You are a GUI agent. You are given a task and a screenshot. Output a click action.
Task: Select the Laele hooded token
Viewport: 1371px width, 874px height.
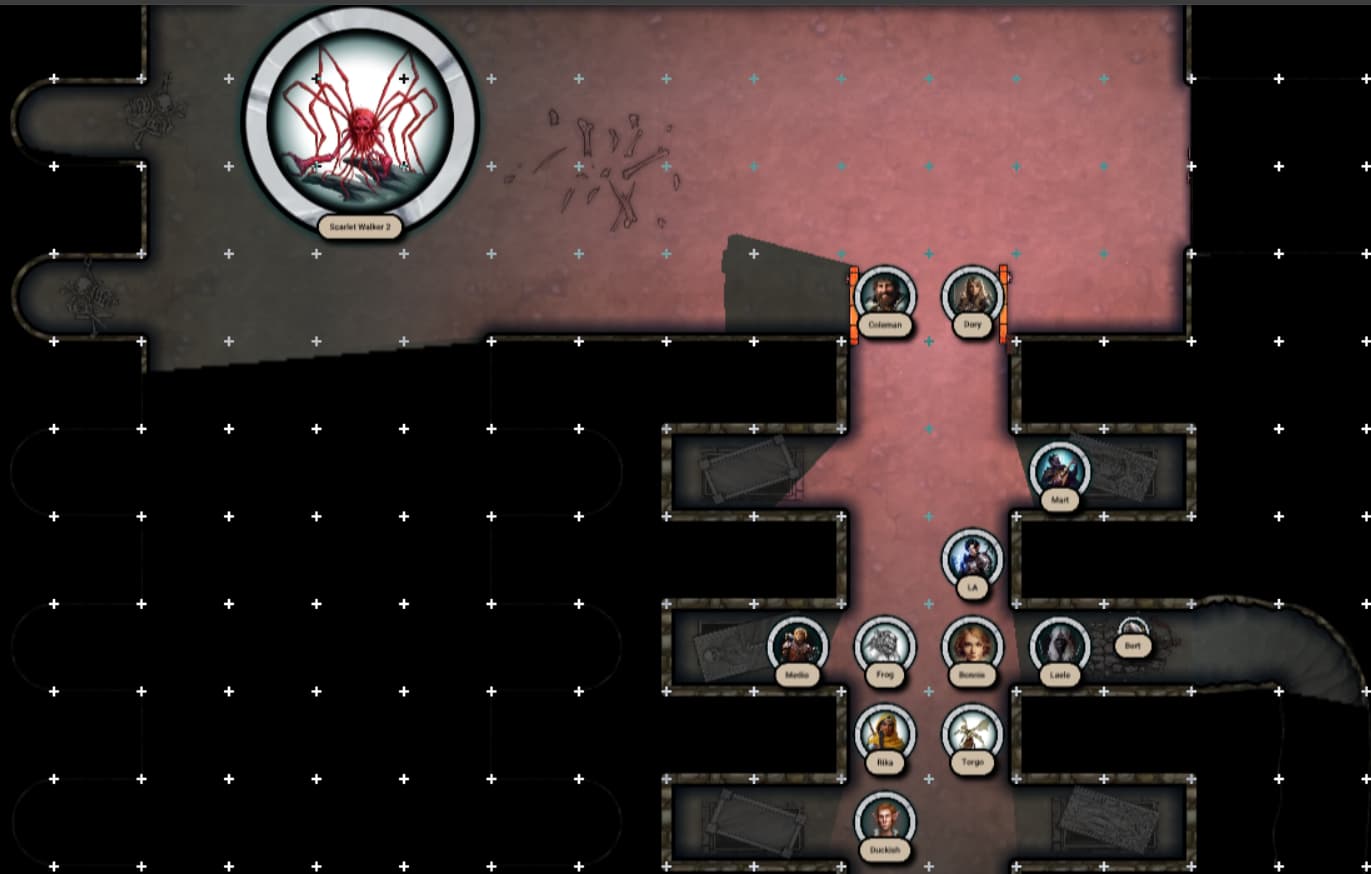(x=1059, y=646)
